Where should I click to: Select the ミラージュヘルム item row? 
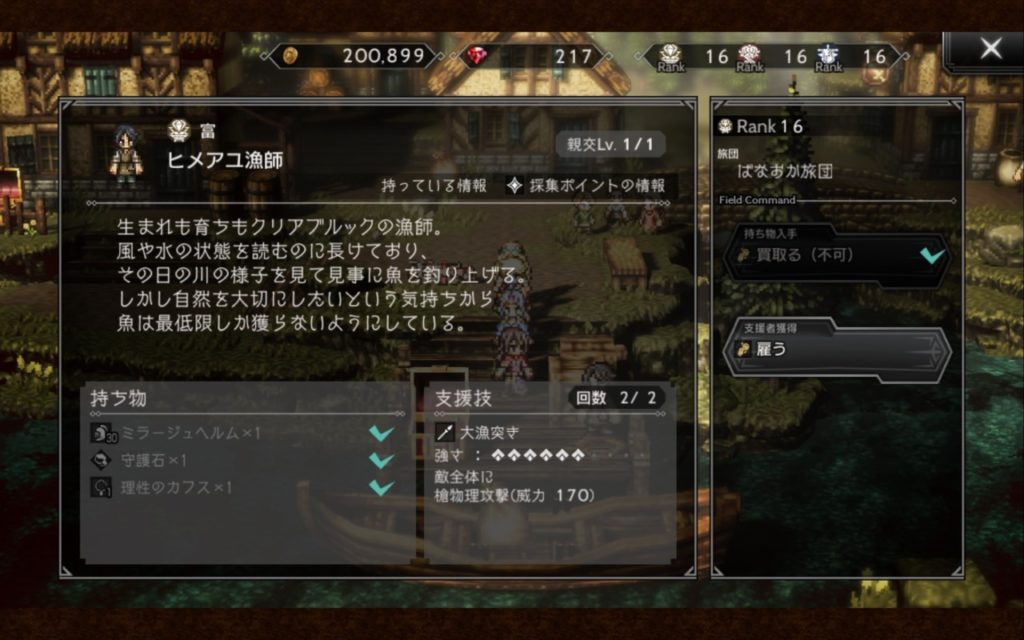coord(240,433)
